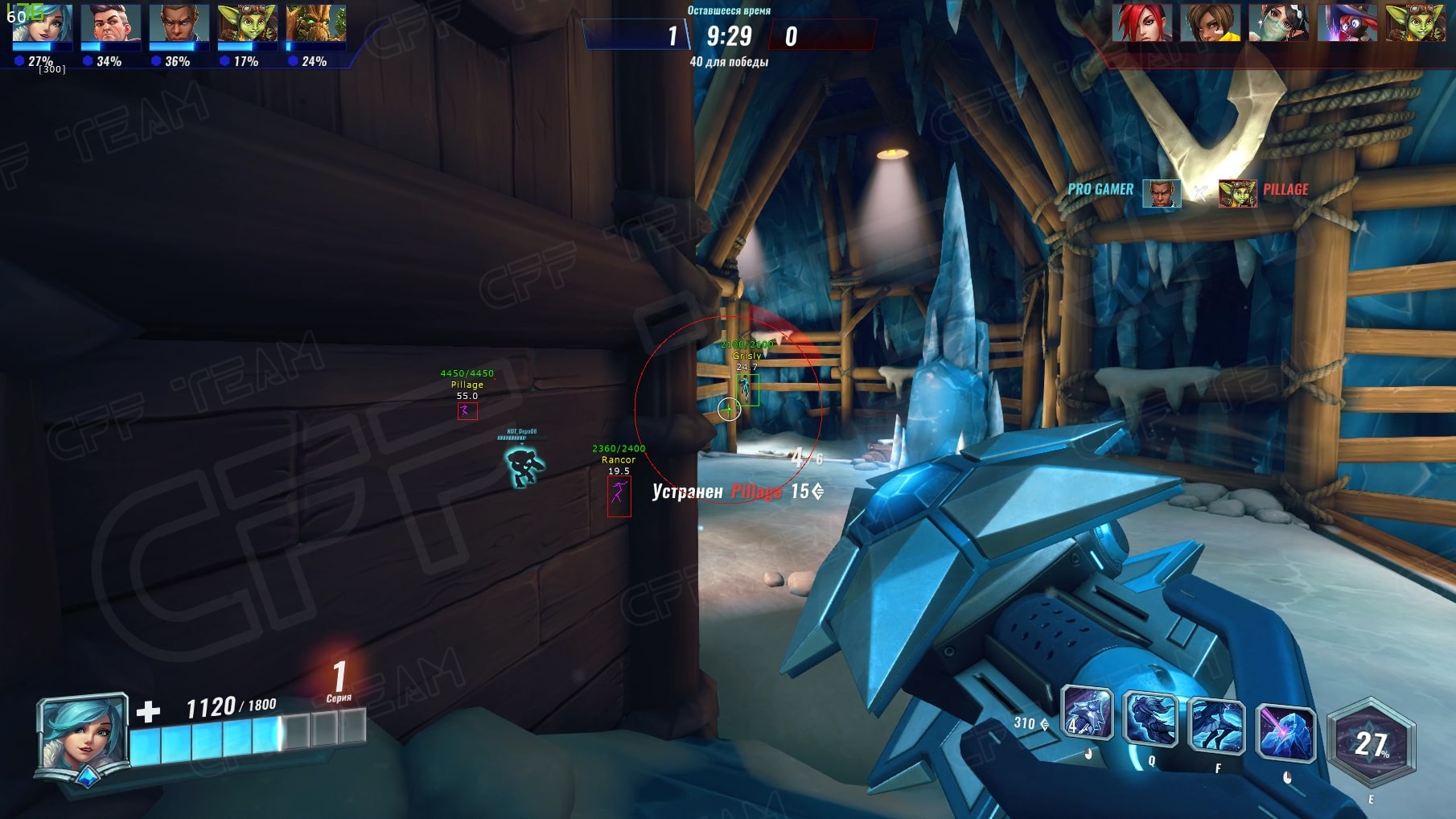
Task: Select the large Evie portrait beside health bar
Action: tap(83, 736)
